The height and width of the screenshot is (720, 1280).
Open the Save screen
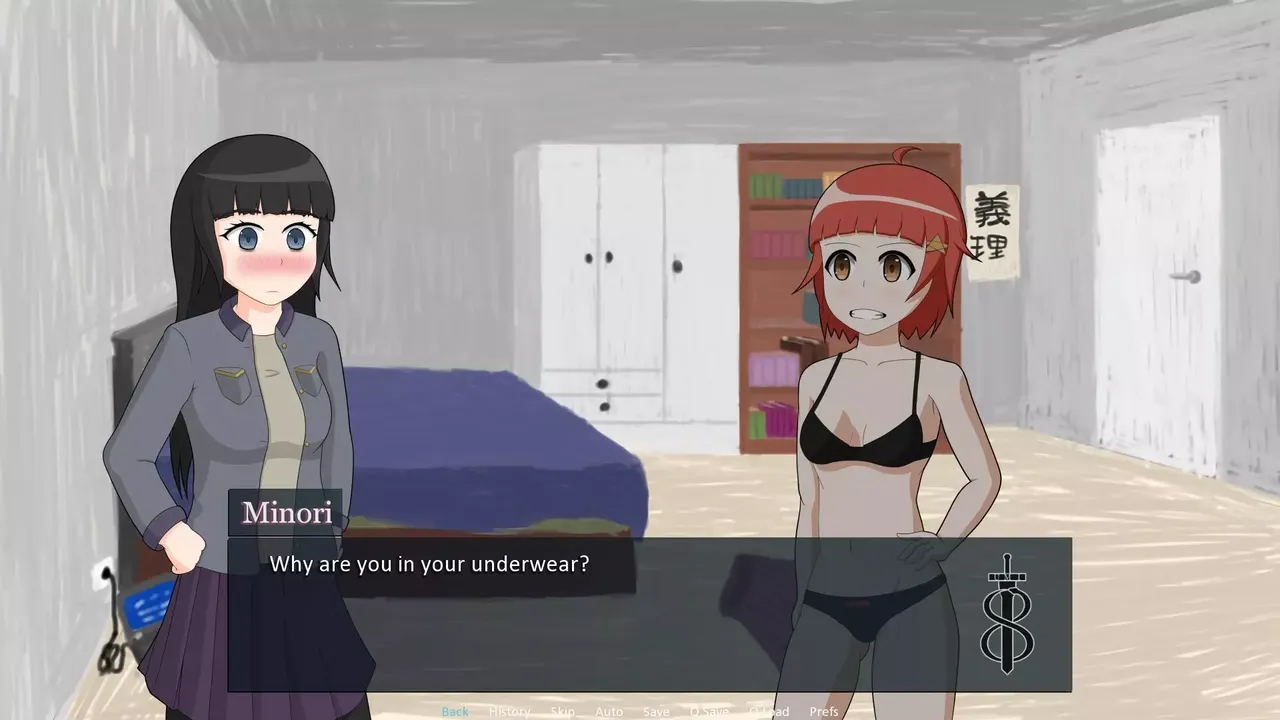(656, 711)
